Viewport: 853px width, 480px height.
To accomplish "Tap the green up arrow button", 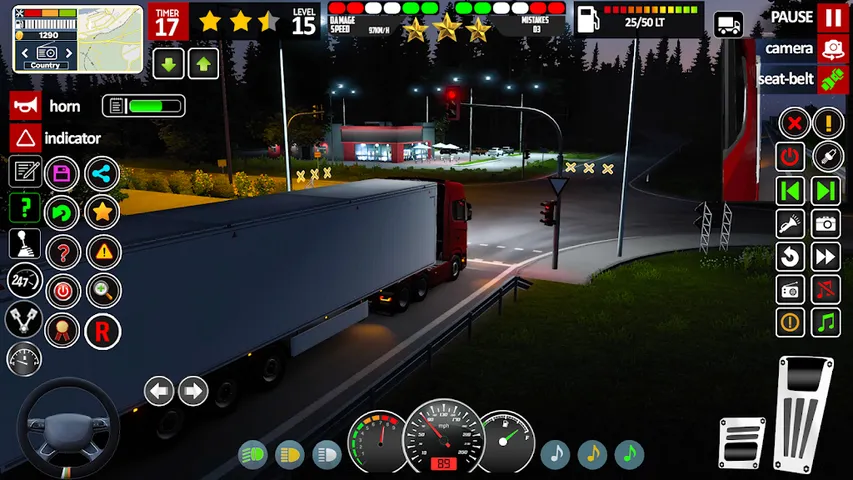I will (203, 65).
